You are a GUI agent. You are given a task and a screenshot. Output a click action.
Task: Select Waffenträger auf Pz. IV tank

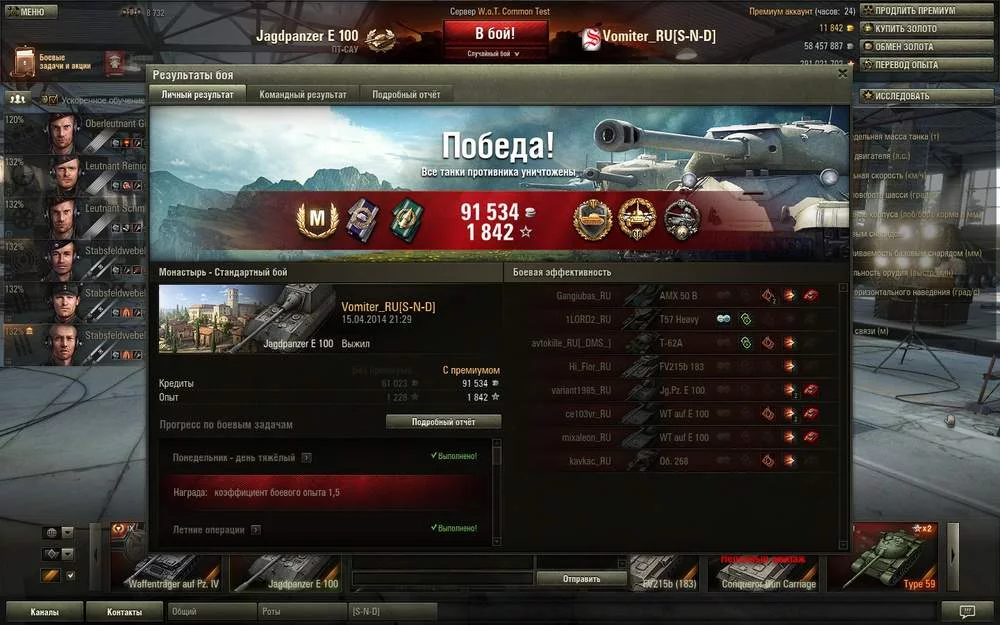167,572
